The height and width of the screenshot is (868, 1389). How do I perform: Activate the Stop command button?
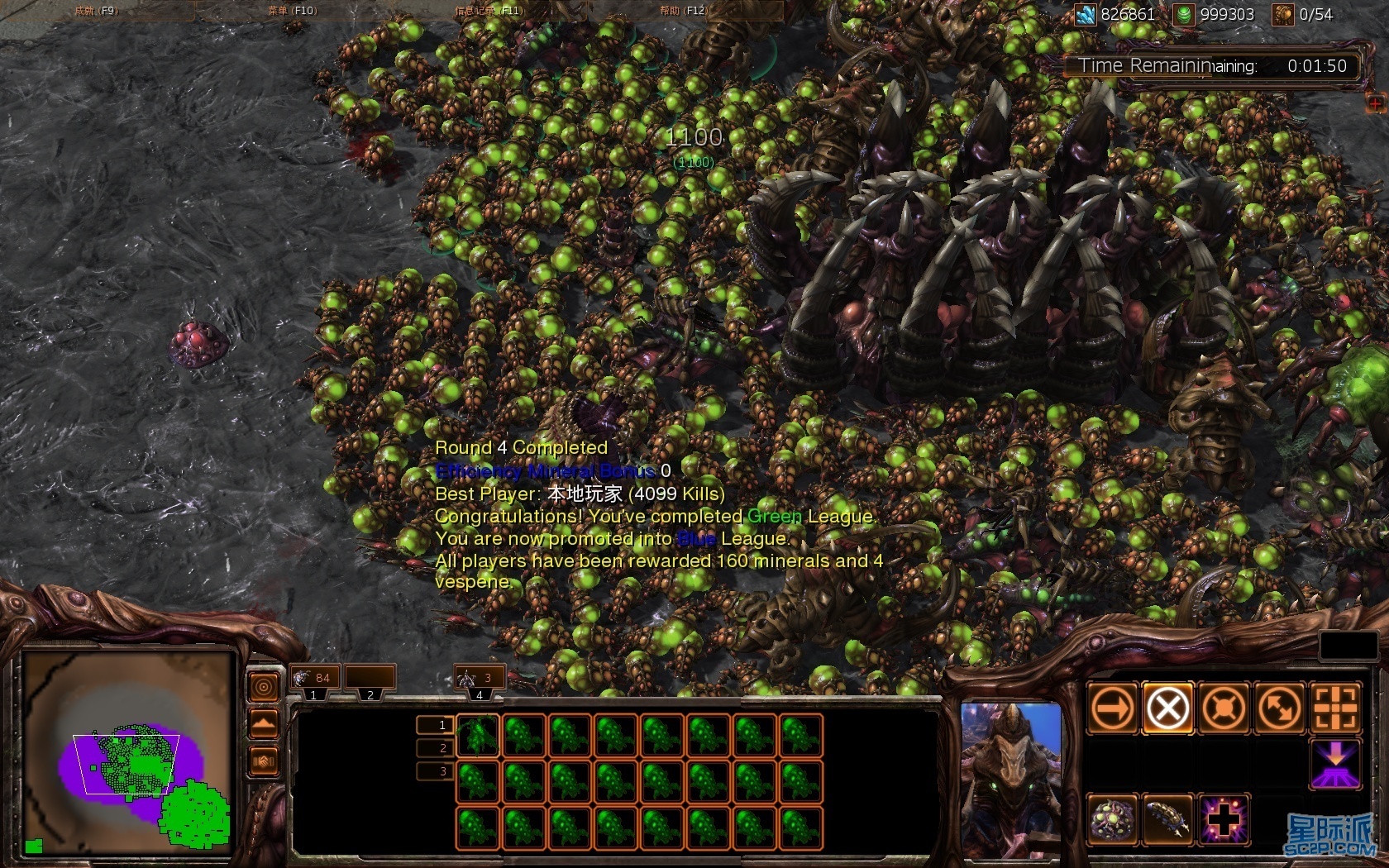1167,708
